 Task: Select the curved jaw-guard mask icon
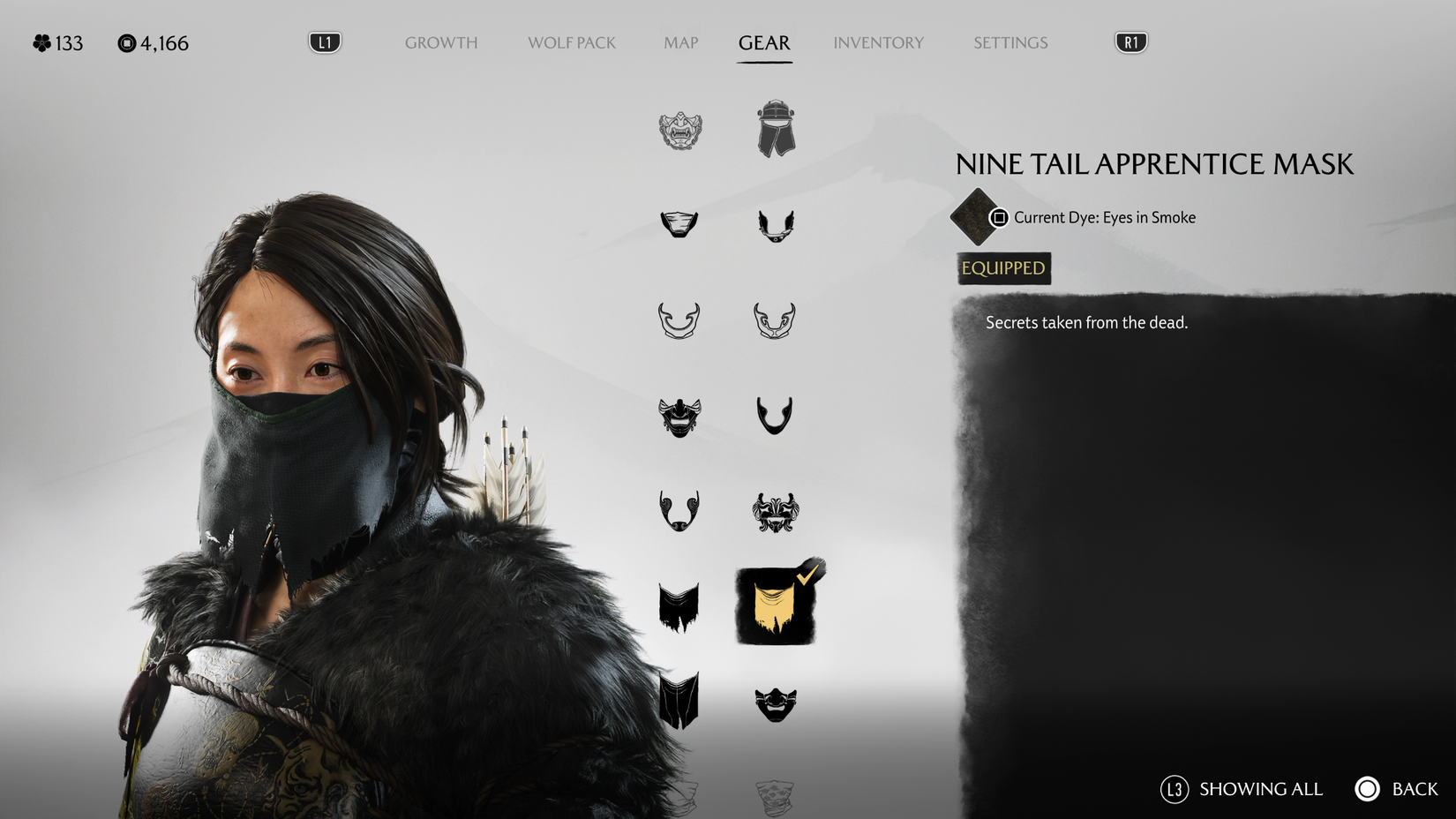tap(678, 322)
